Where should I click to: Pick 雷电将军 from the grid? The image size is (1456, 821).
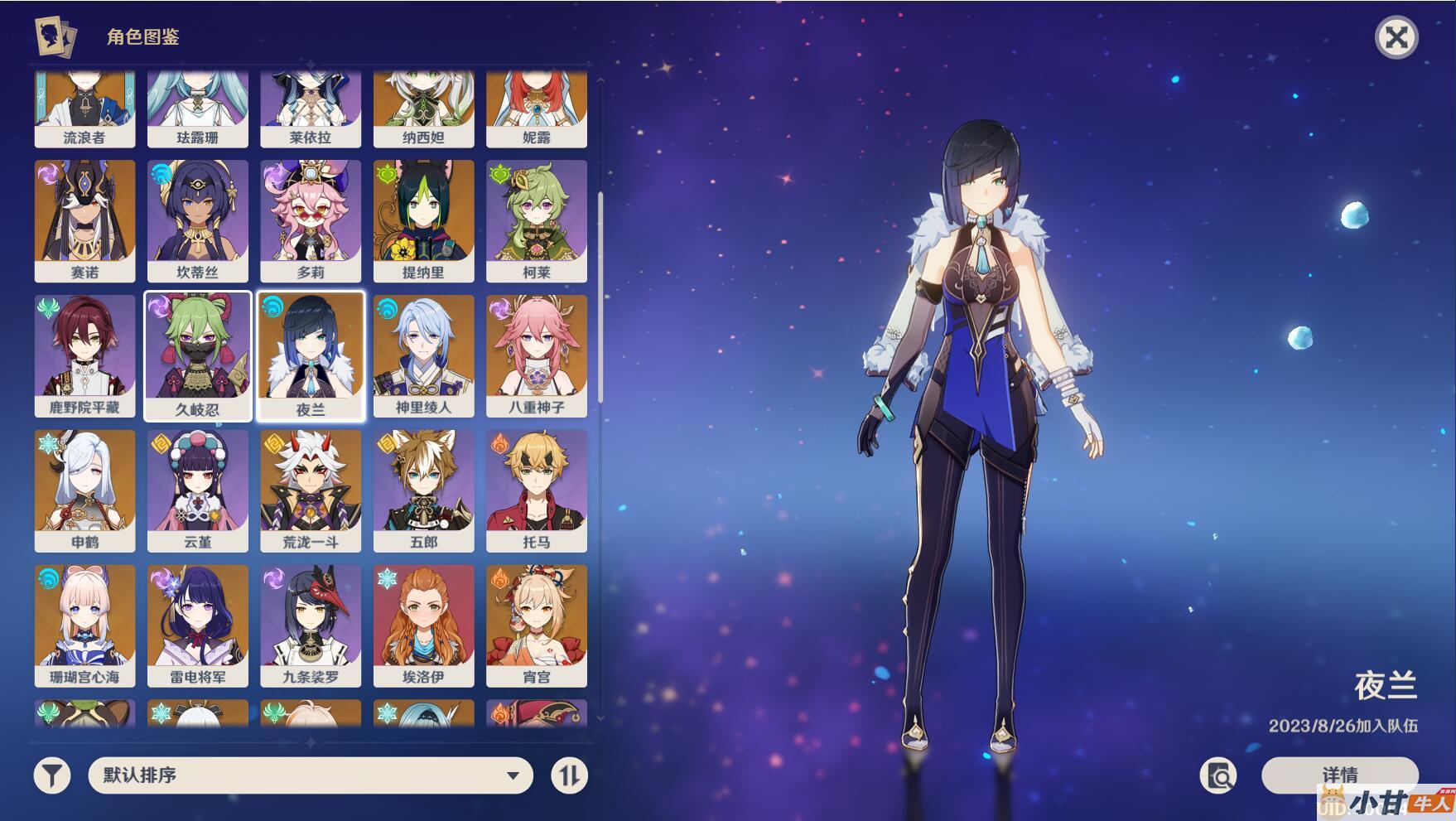197,626
